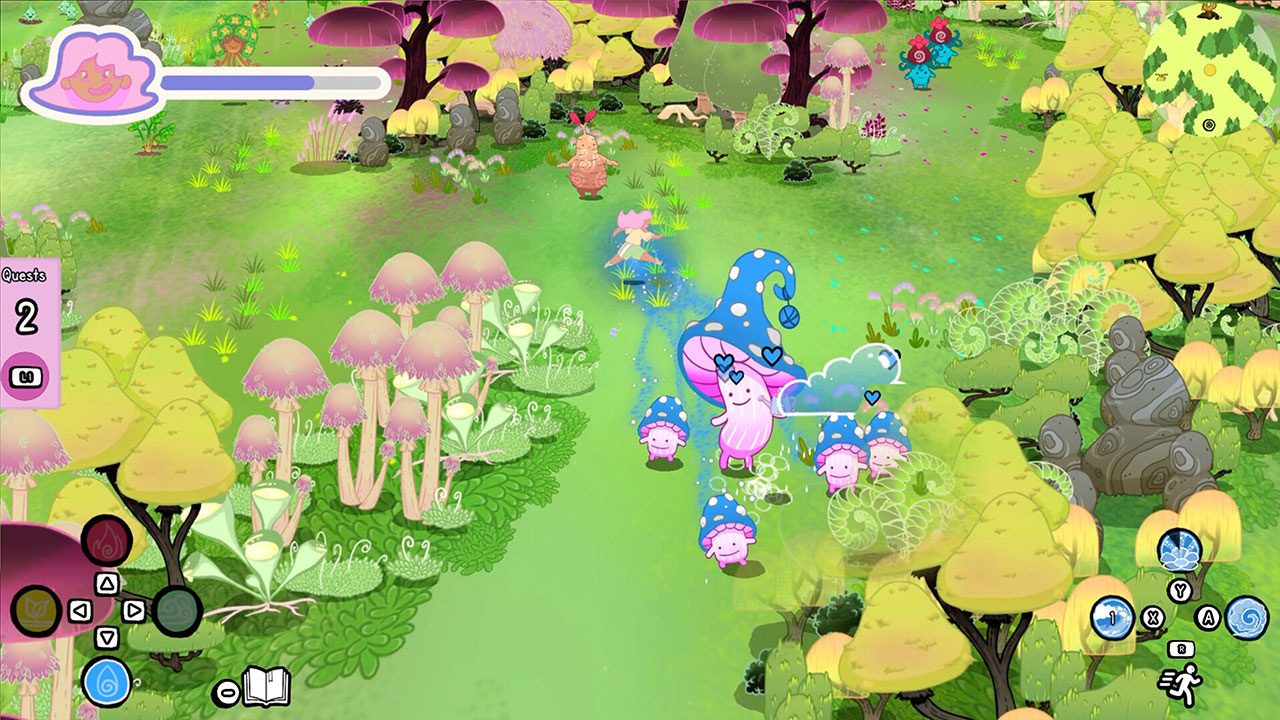The width and height of the screenshot is (1280, 720).
Task: Click the flower ability on cooldown
Action: pos(1179,550)
